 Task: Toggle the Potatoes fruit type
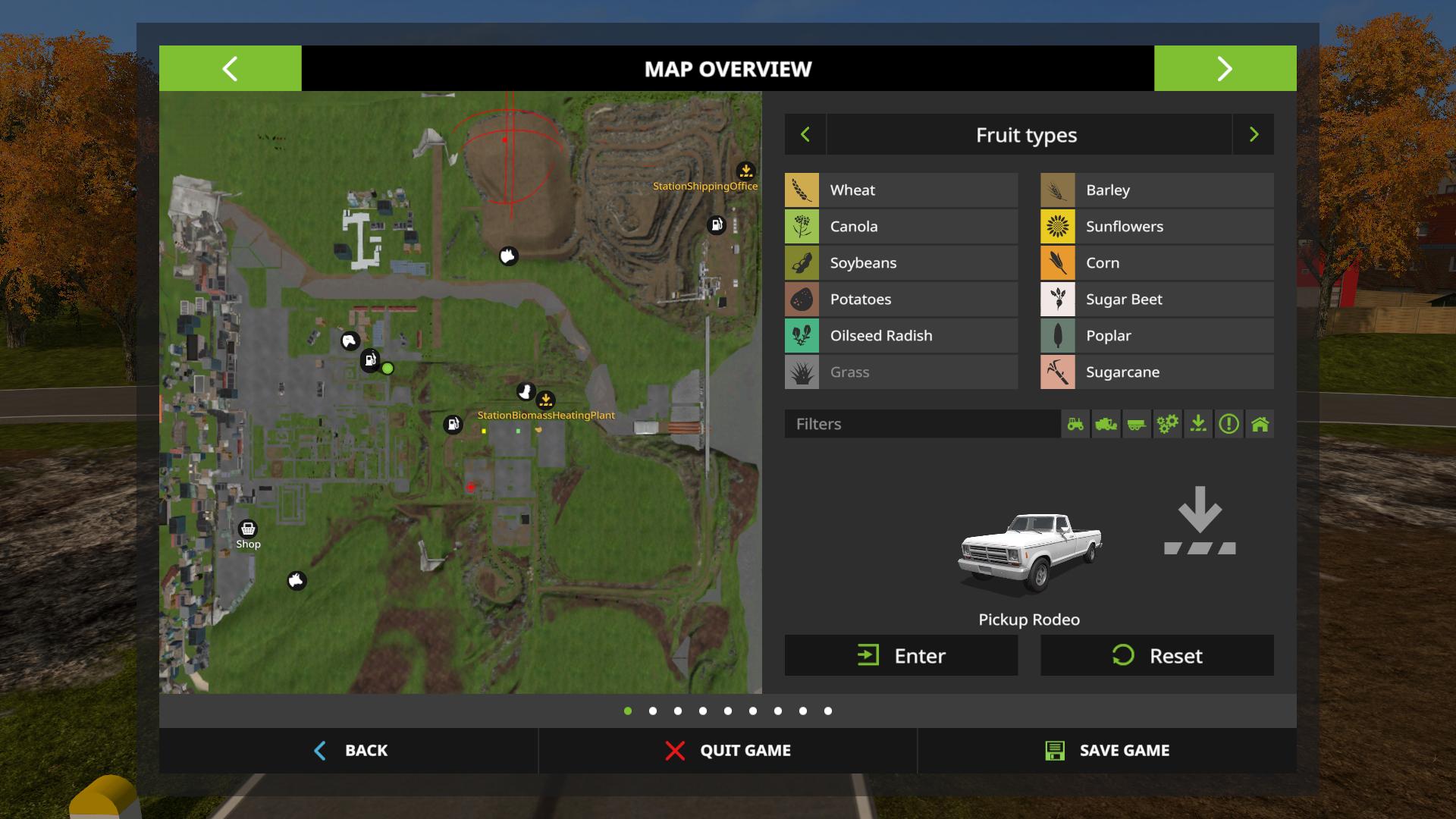tap(901, 300)
